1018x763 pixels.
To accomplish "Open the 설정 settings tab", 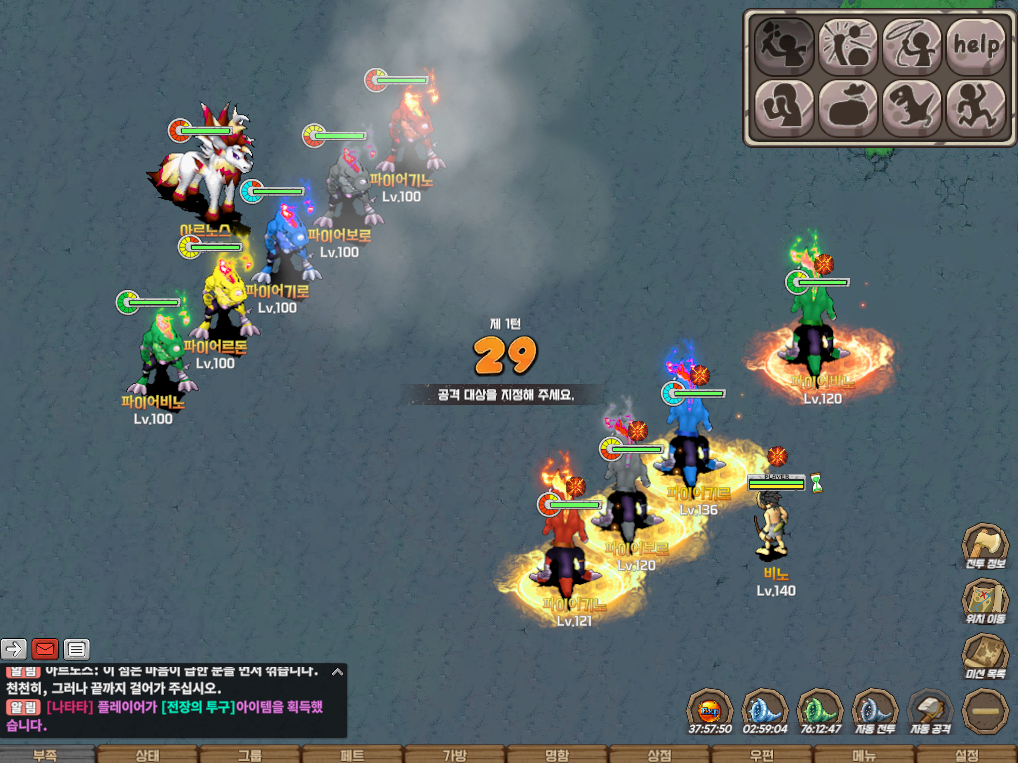I will tap(966, 755).
